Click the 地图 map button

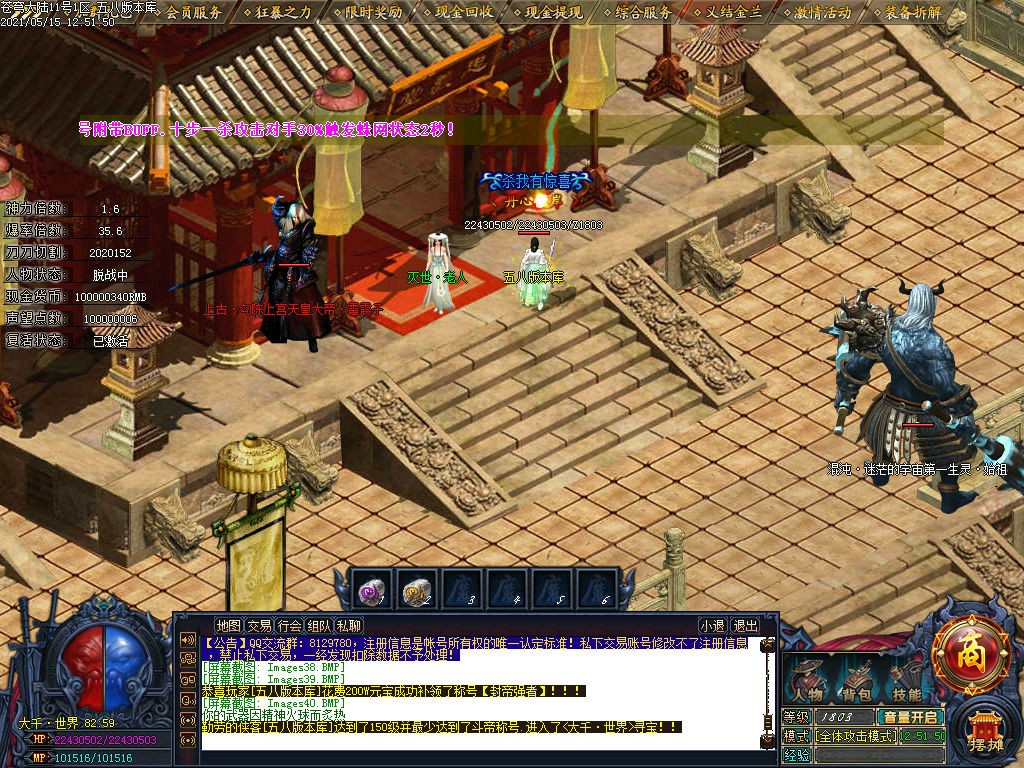click(229, 625)
